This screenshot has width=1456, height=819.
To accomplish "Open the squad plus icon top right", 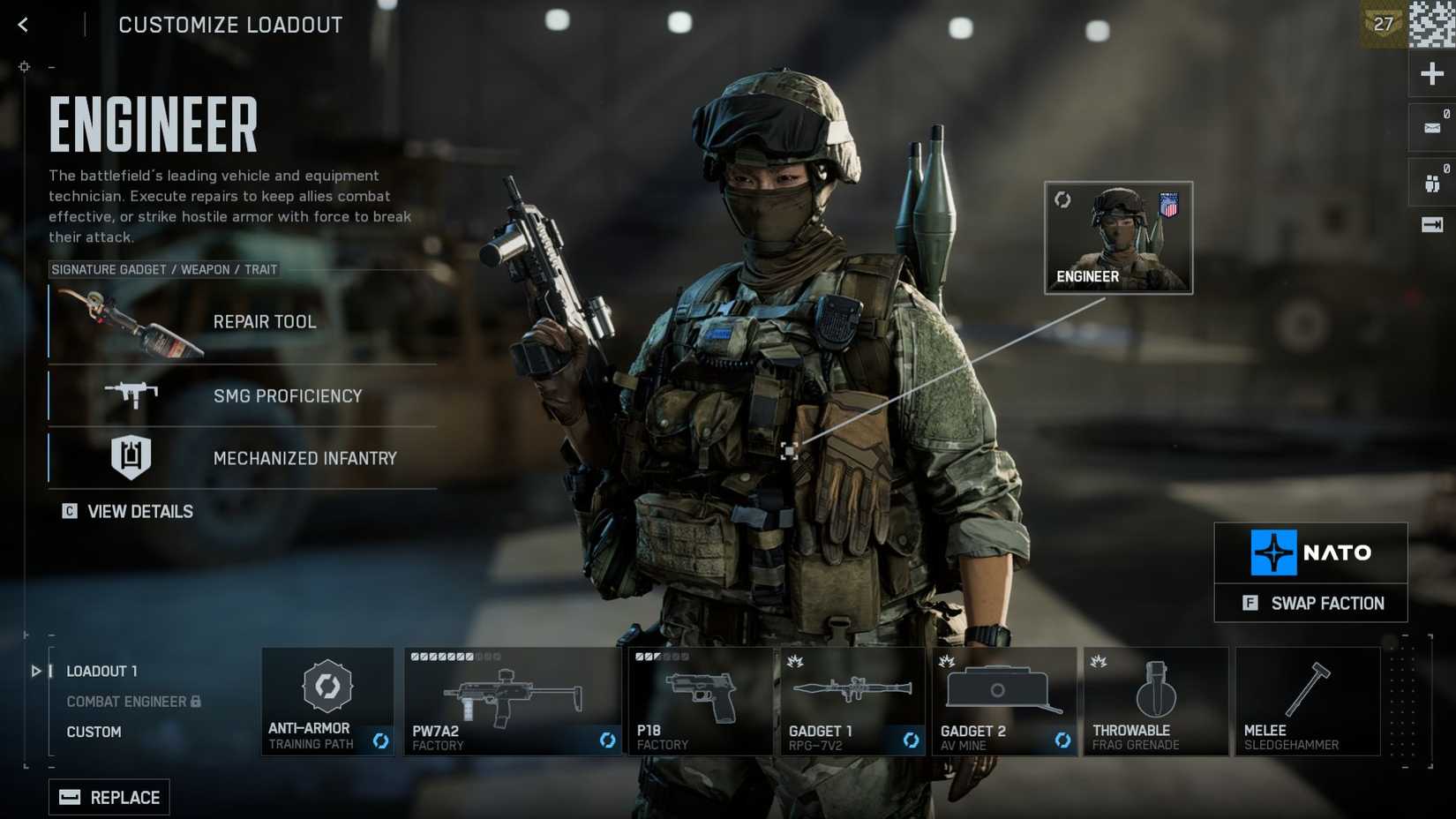I will pyautogui.click(x=1431, y=73).
